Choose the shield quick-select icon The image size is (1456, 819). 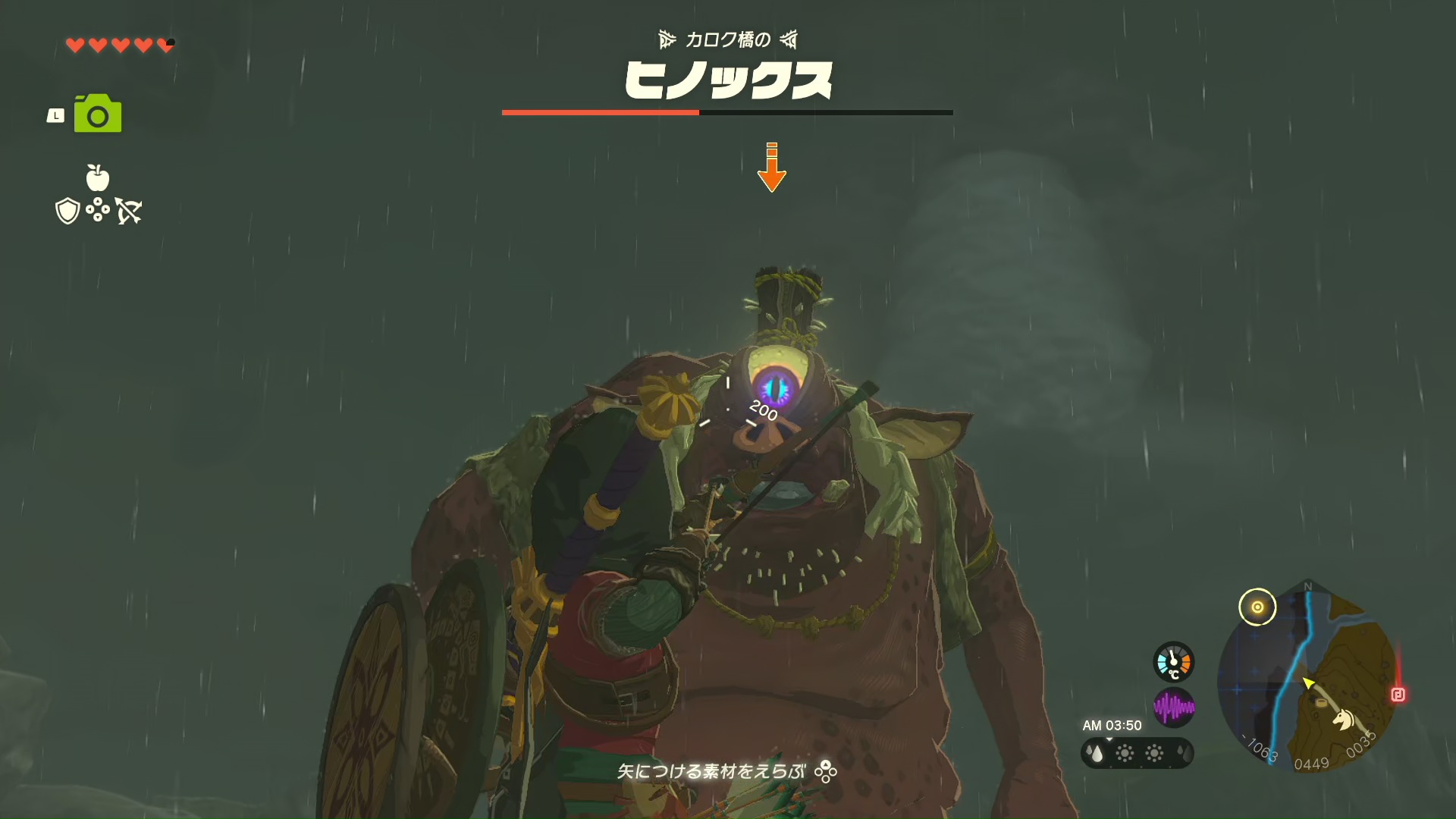point(67,211)
